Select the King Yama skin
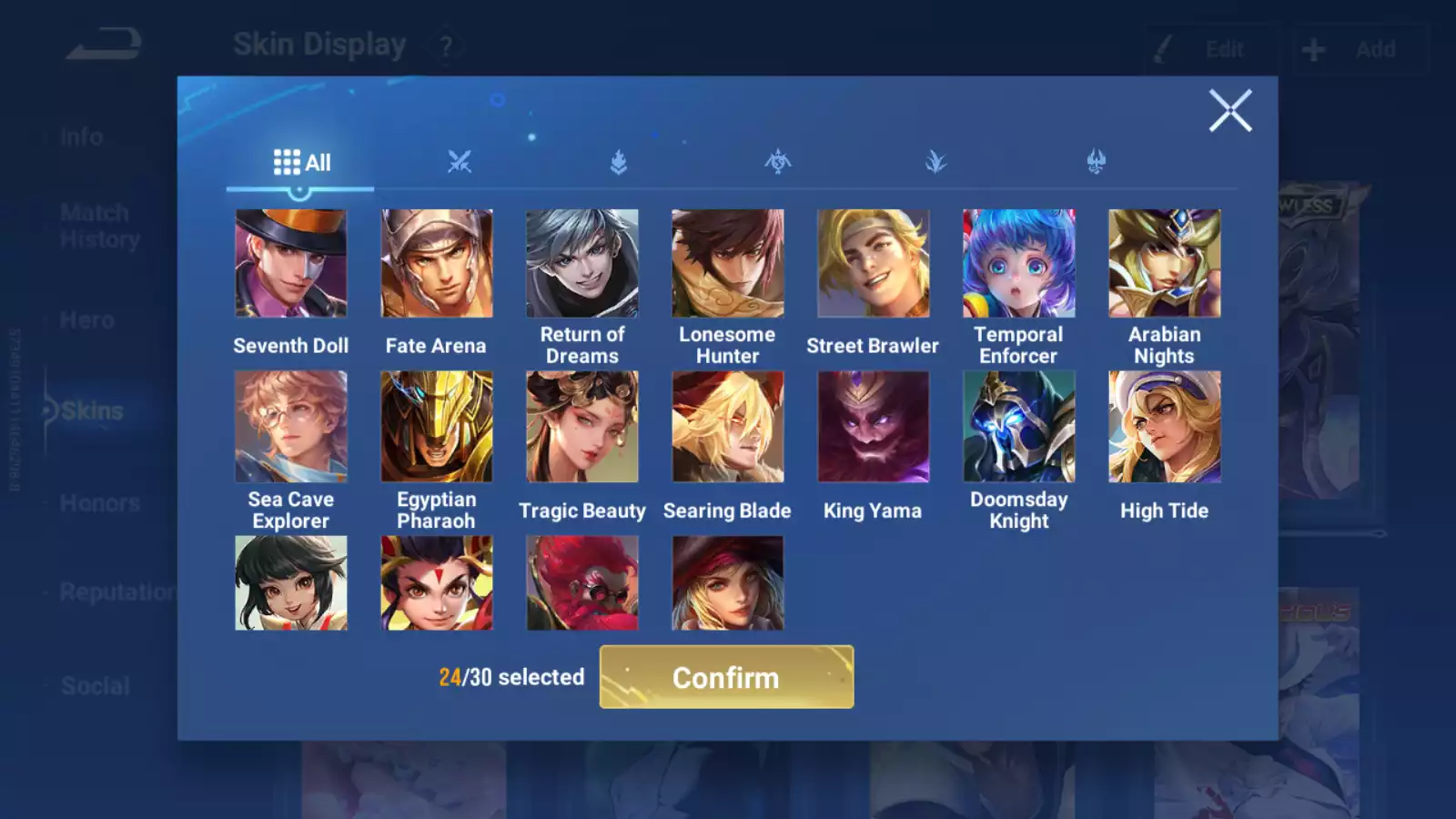This screenshot has width=1456, height=819. (x=873, y=426)
